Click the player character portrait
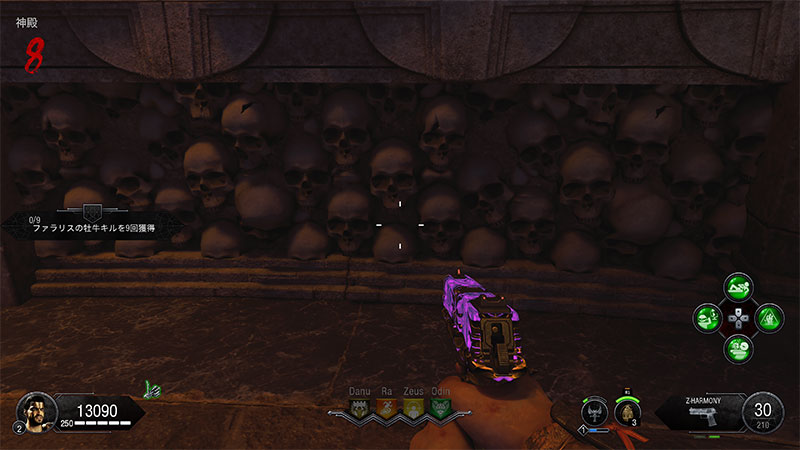800x450 pixels. pyautogui.click(x=33, y=408)
